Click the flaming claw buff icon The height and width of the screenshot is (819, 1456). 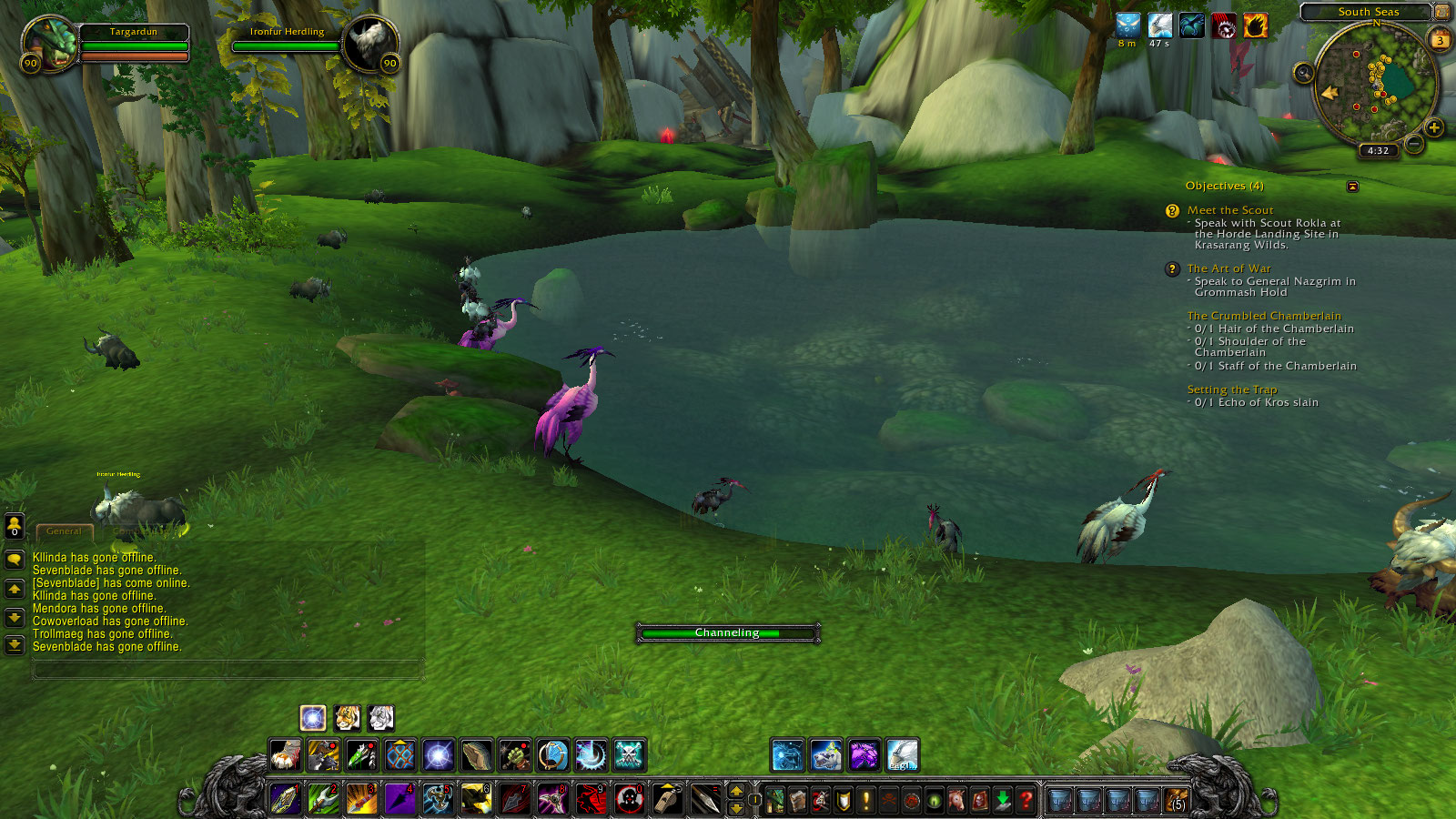click(x=1255, y=25)
